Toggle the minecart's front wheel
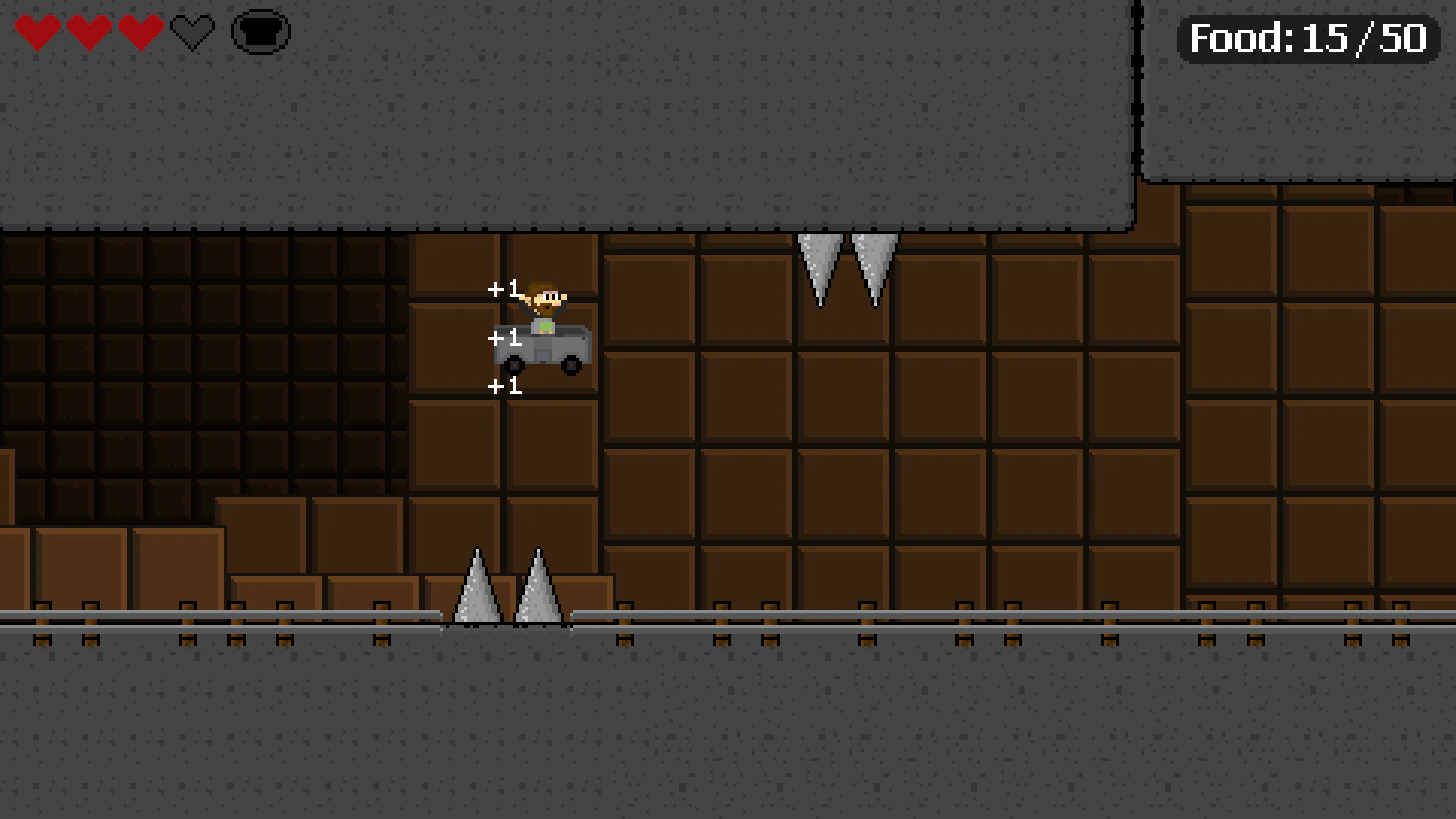Screen dimensions: 1456x819 [570, 366]
